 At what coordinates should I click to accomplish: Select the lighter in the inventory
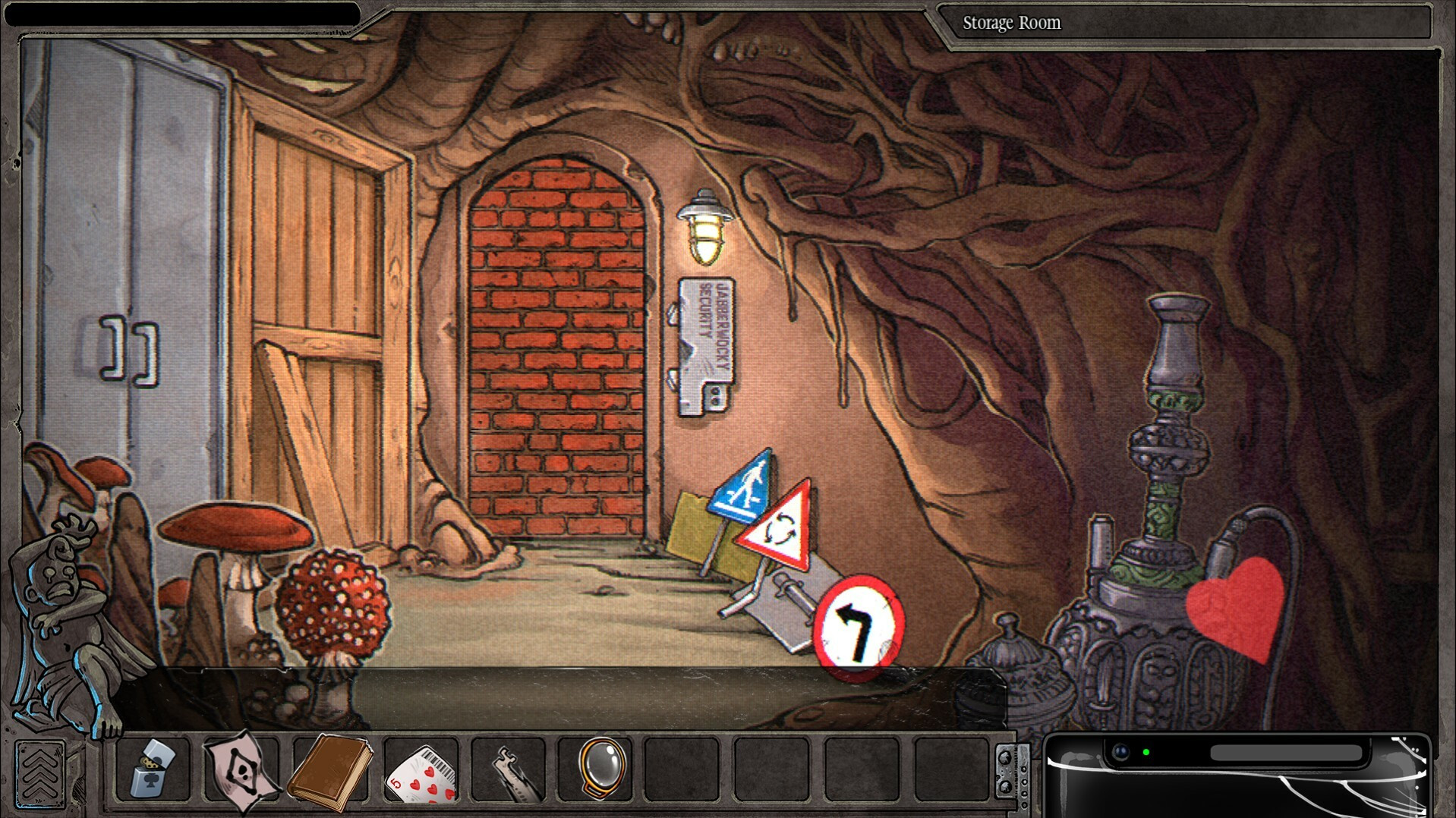pos(154,769)
